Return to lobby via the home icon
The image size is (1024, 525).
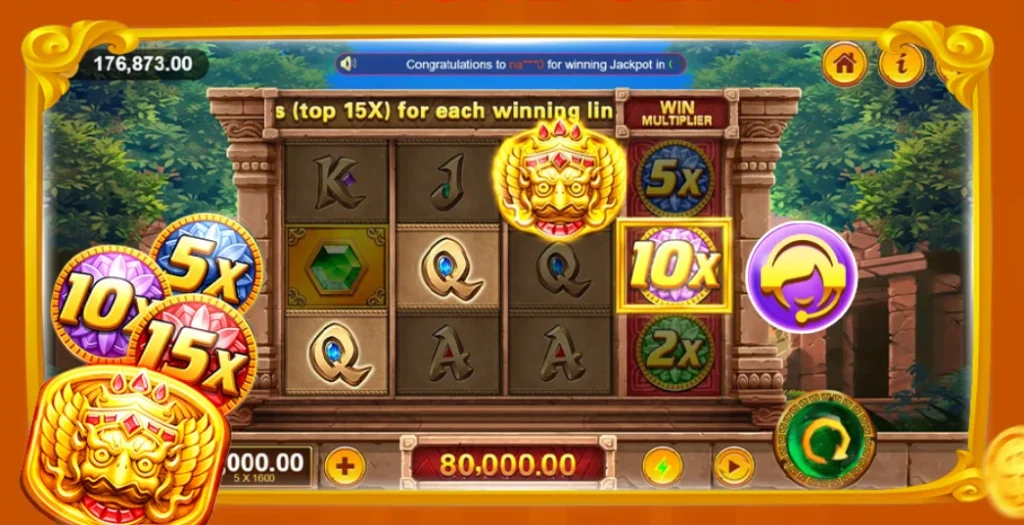coord(844,64)
